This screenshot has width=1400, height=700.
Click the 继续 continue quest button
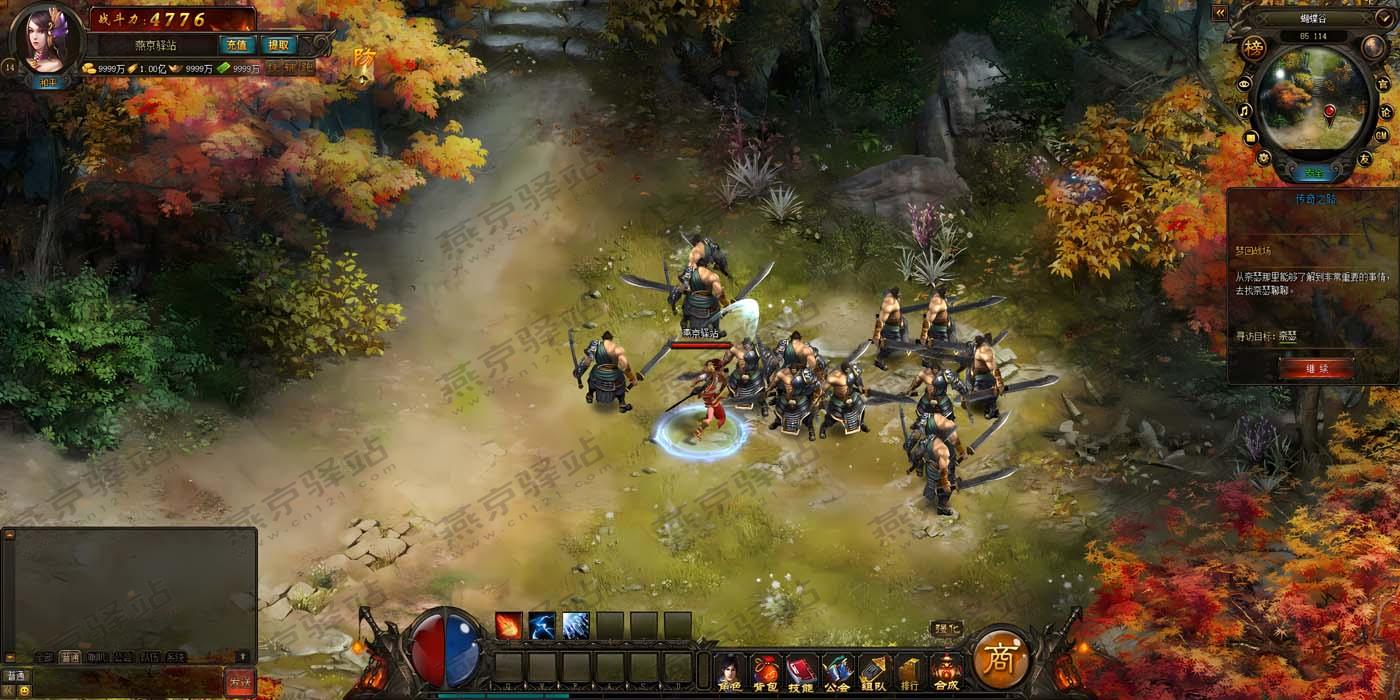pos(1315,368)
